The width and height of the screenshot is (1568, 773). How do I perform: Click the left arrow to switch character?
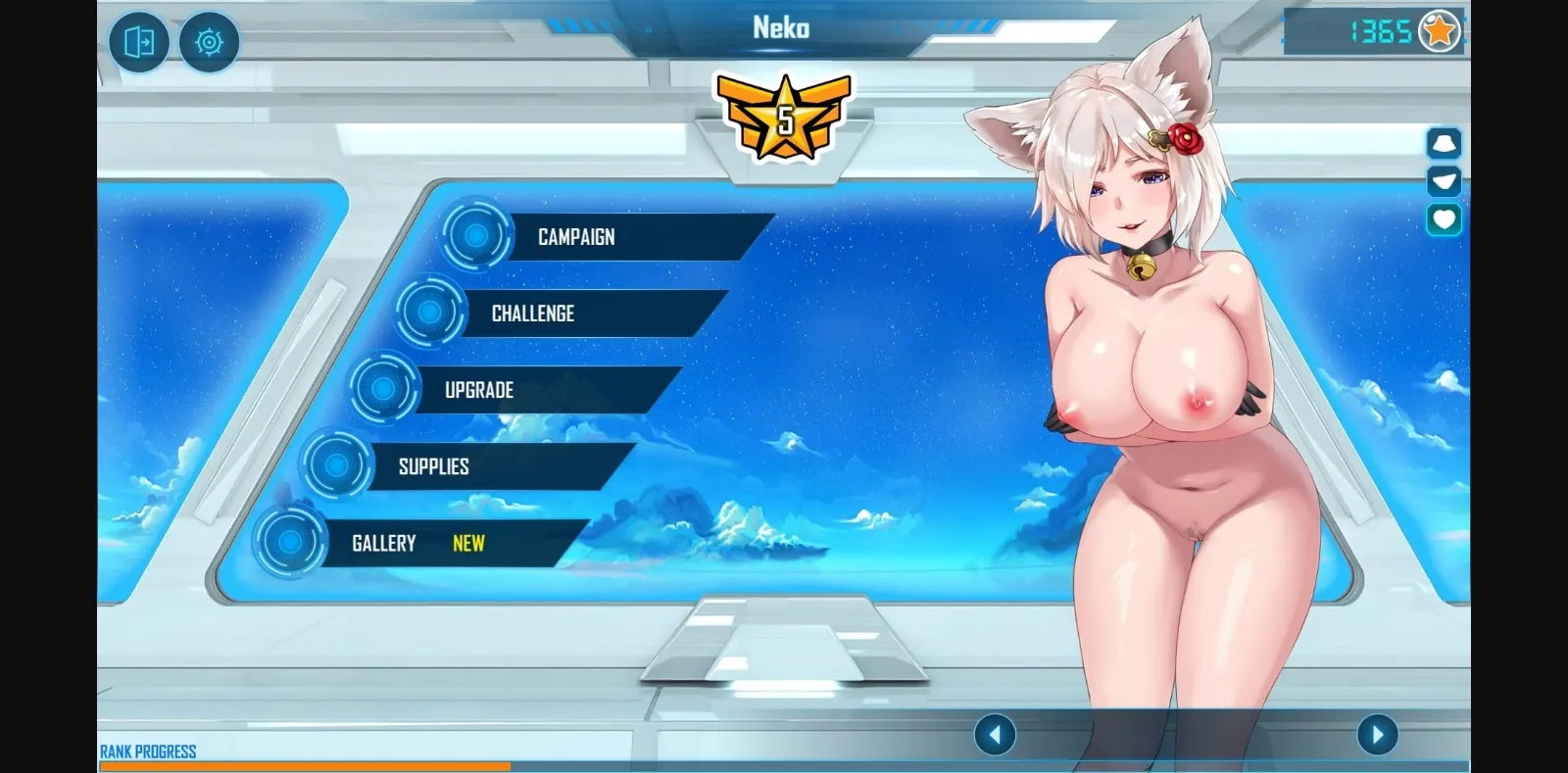(x=998, y=733)
